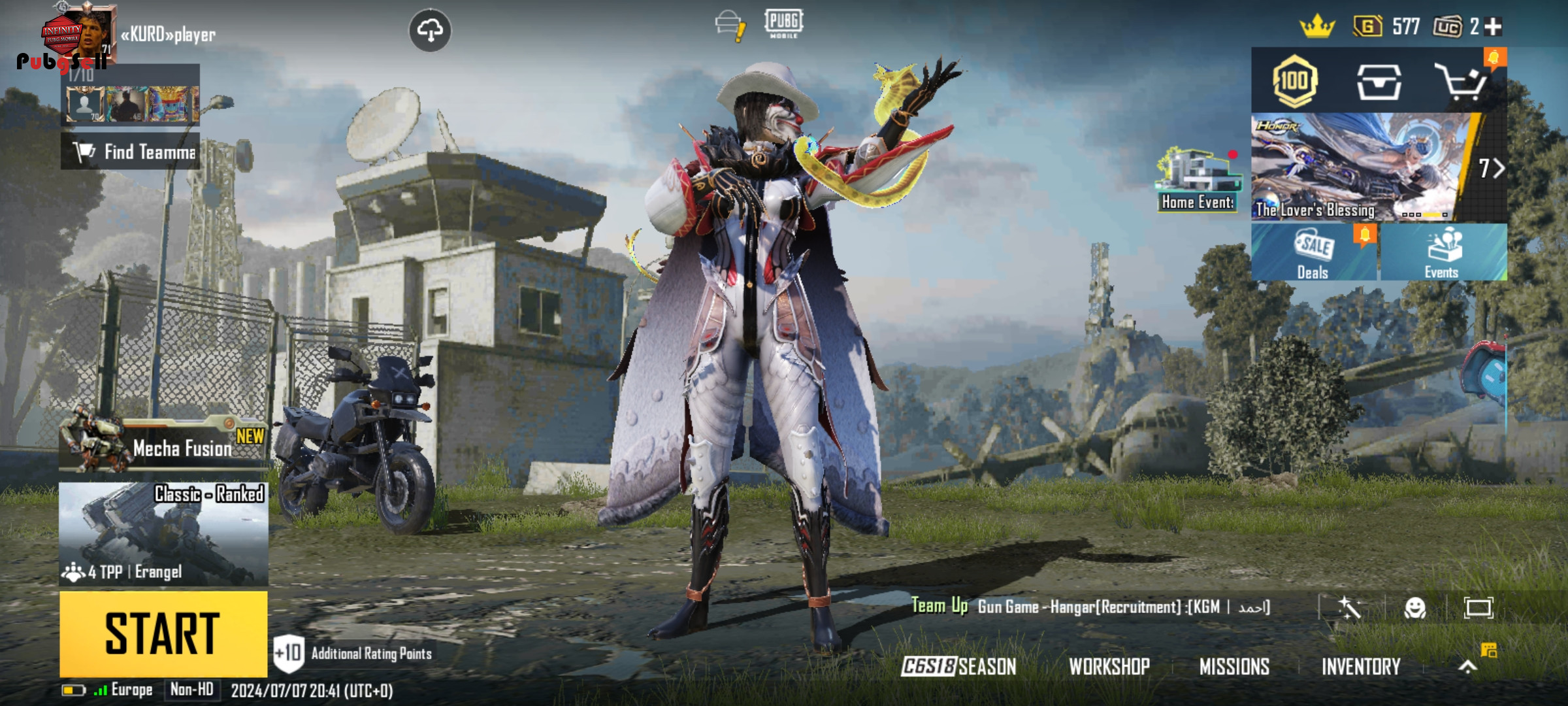The image size is (1568, 706).
Task: View The Lover's Blessing banner
Action: (1359, 167)
